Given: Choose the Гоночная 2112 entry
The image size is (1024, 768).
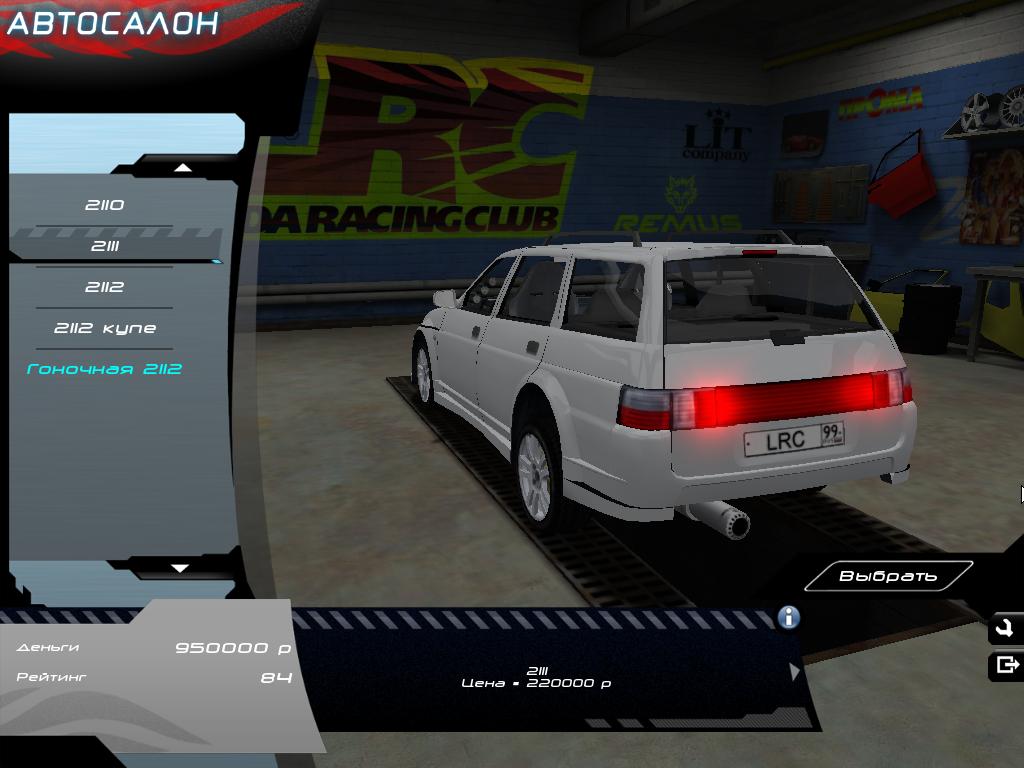Looking at the screenshot, I should tap(104, 369).
